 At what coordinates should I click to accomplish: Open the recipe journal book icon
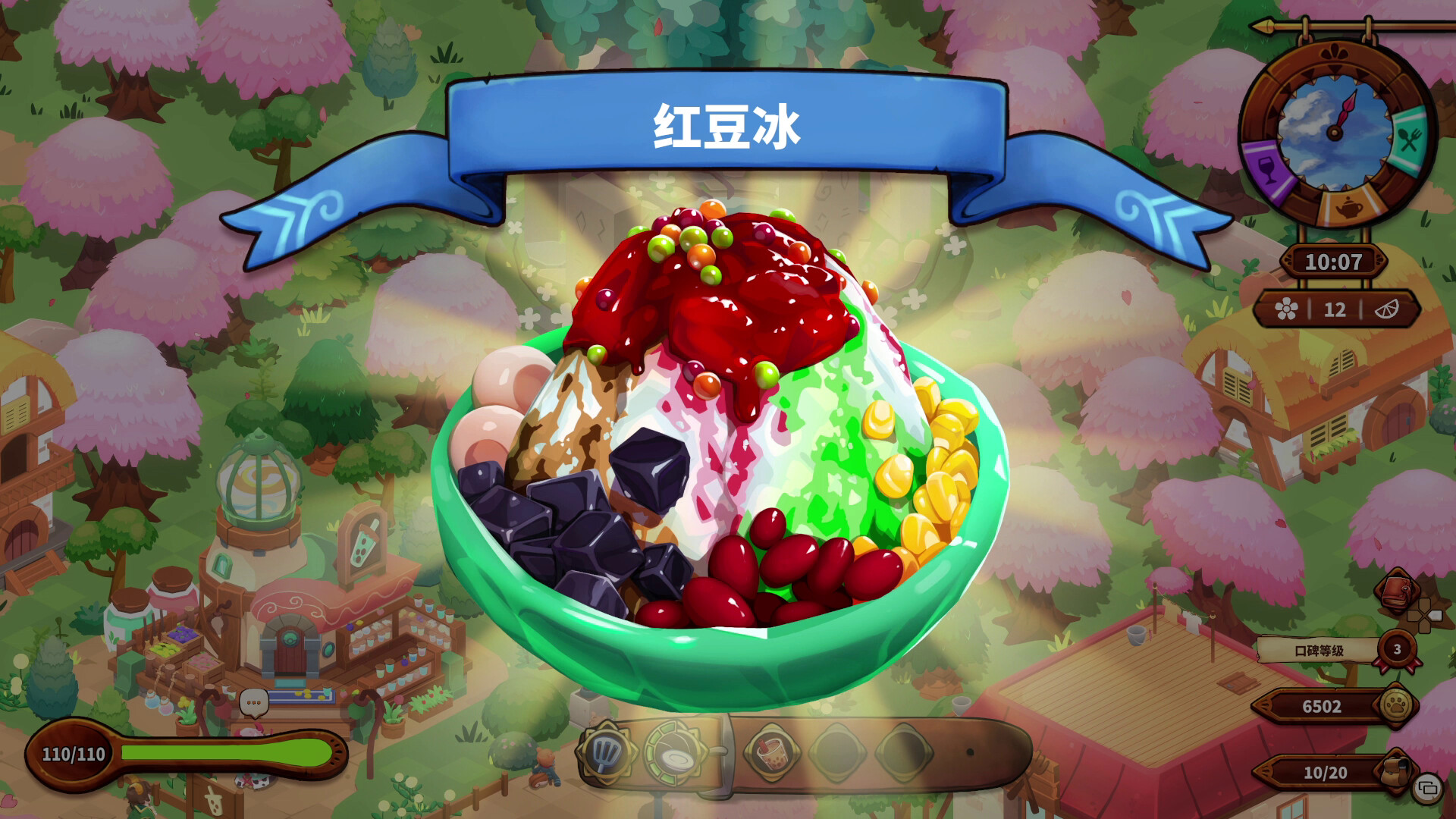(x=1397, y=592)
